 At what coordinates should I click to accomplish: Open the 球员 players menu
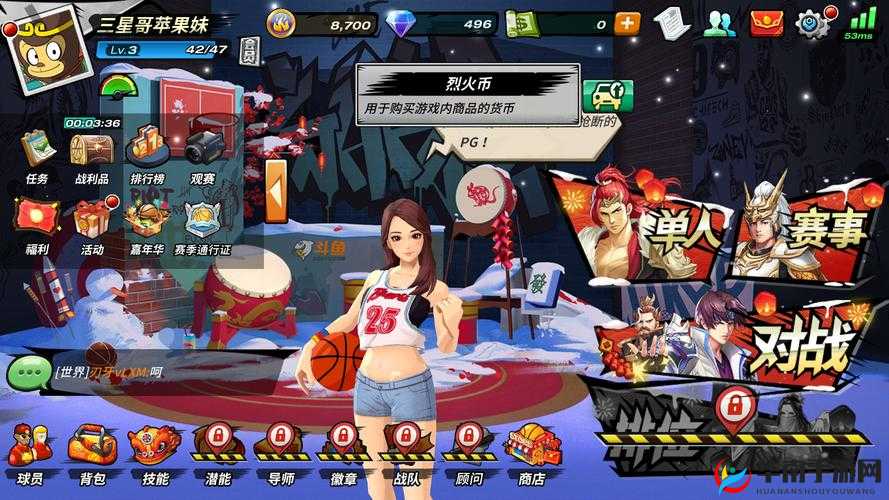coord(31,451)
